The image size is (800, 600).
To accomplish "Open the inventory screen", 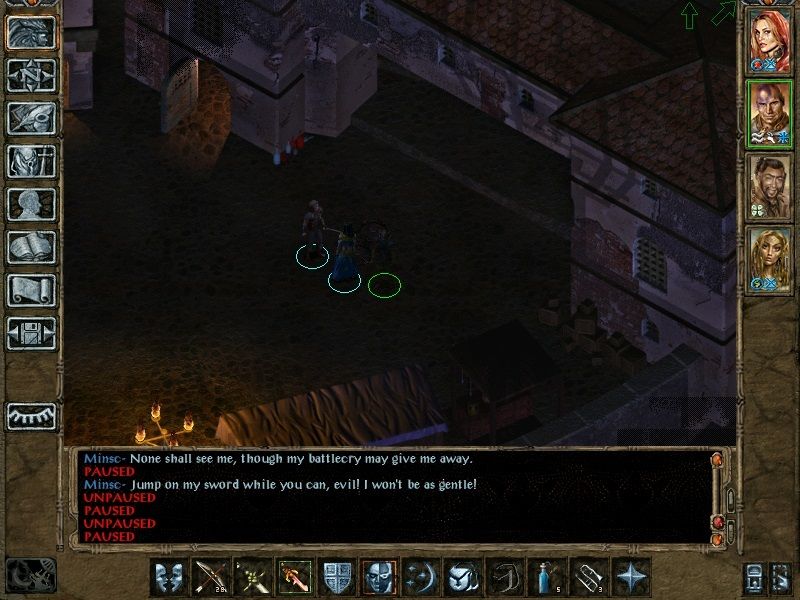I will click(x=31, y=161).
